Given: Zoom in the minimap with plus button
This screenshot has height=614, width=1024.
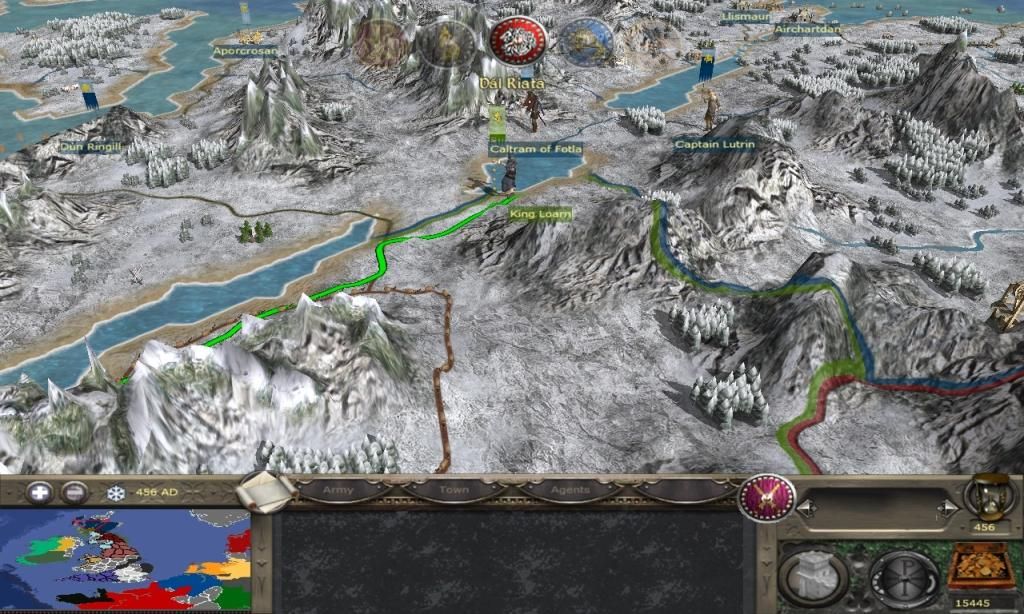Looking at the screenshot, I should (x=40, y=492).
